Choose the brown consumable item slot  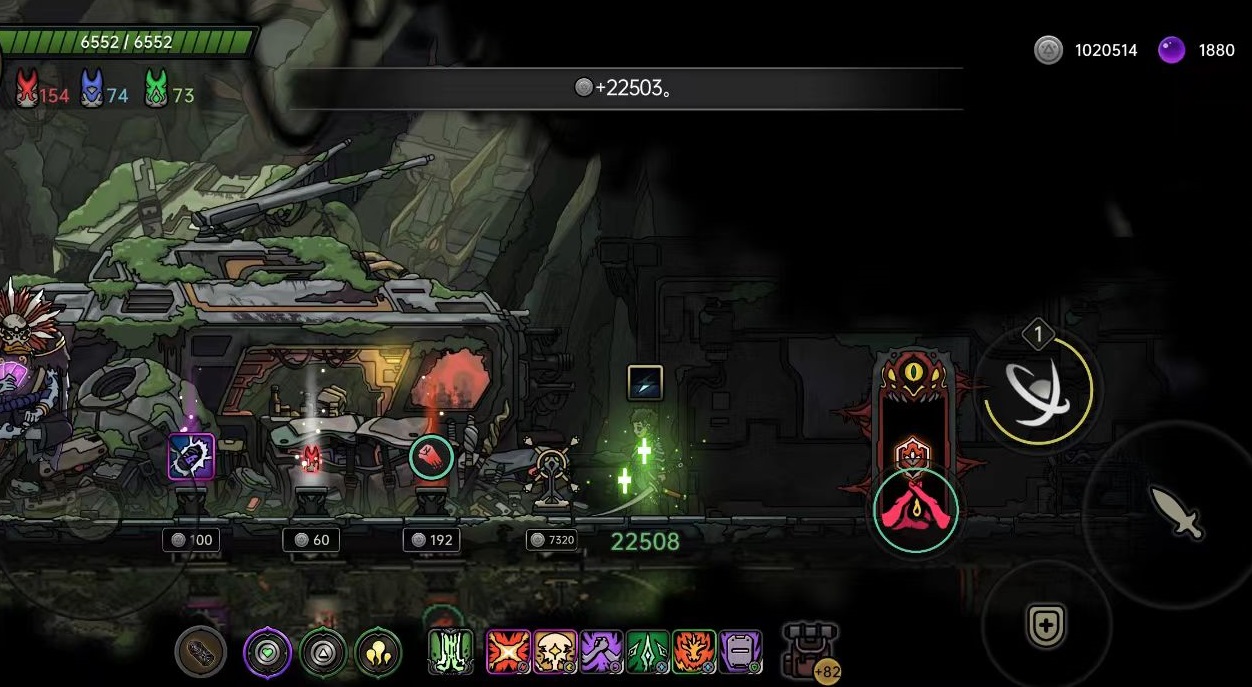point(200,652)
